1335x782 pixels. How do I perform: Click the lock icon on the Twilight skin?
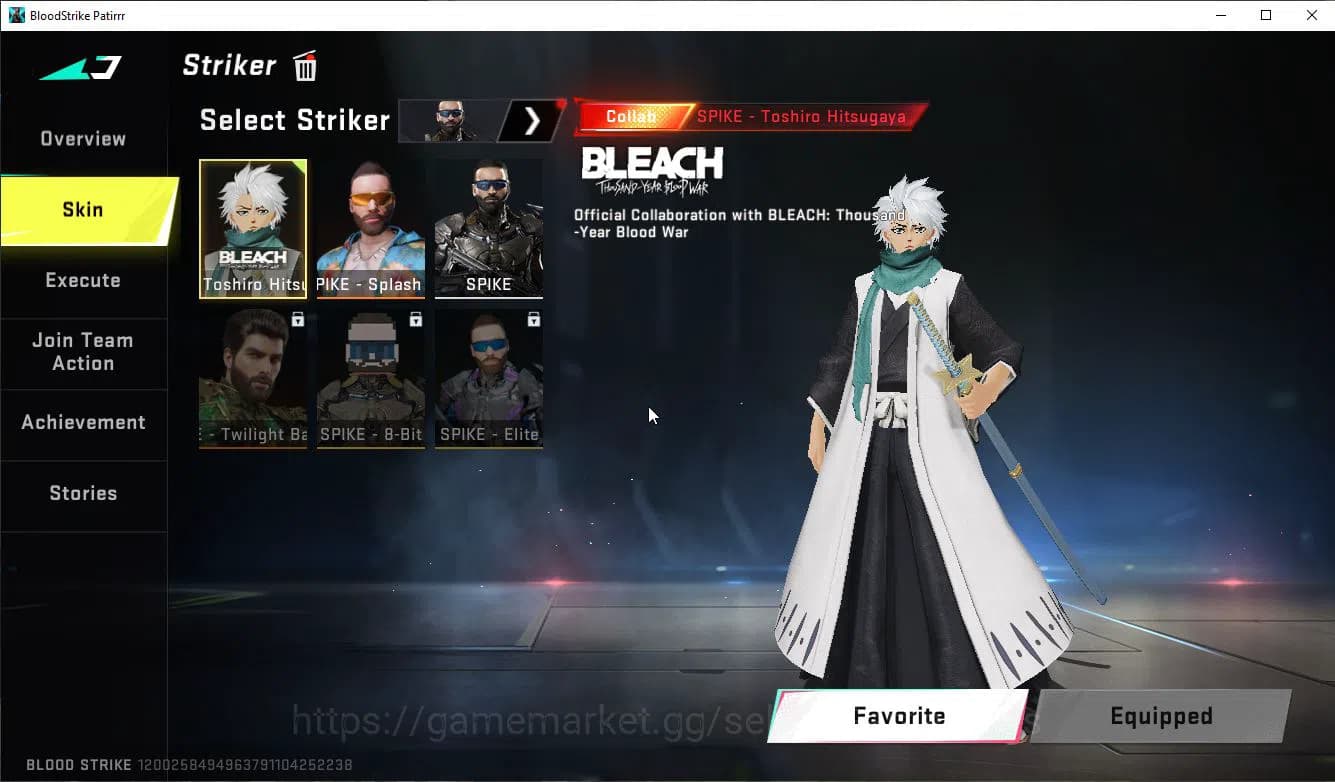pyautogui.click(x=296, y=319)
